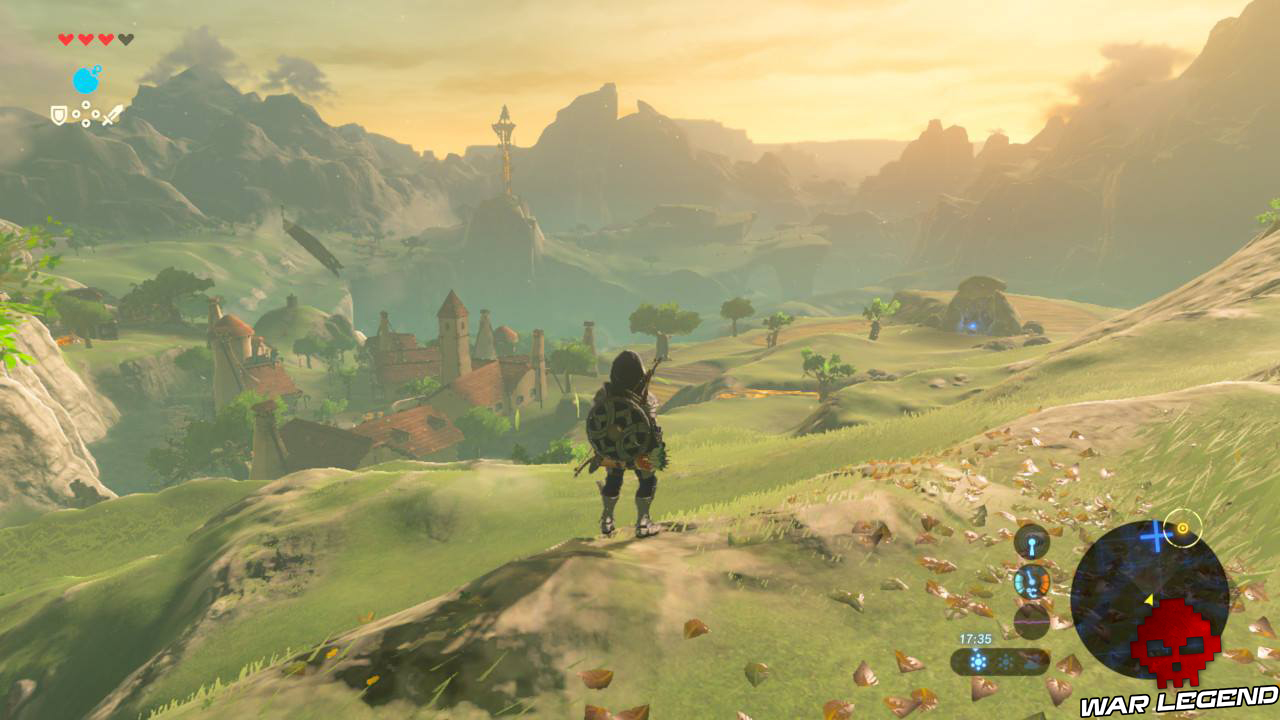This screenshot has width=1280, height=720.
Task: Select the d-pad indicator between shield and sword
Action: 85,113
